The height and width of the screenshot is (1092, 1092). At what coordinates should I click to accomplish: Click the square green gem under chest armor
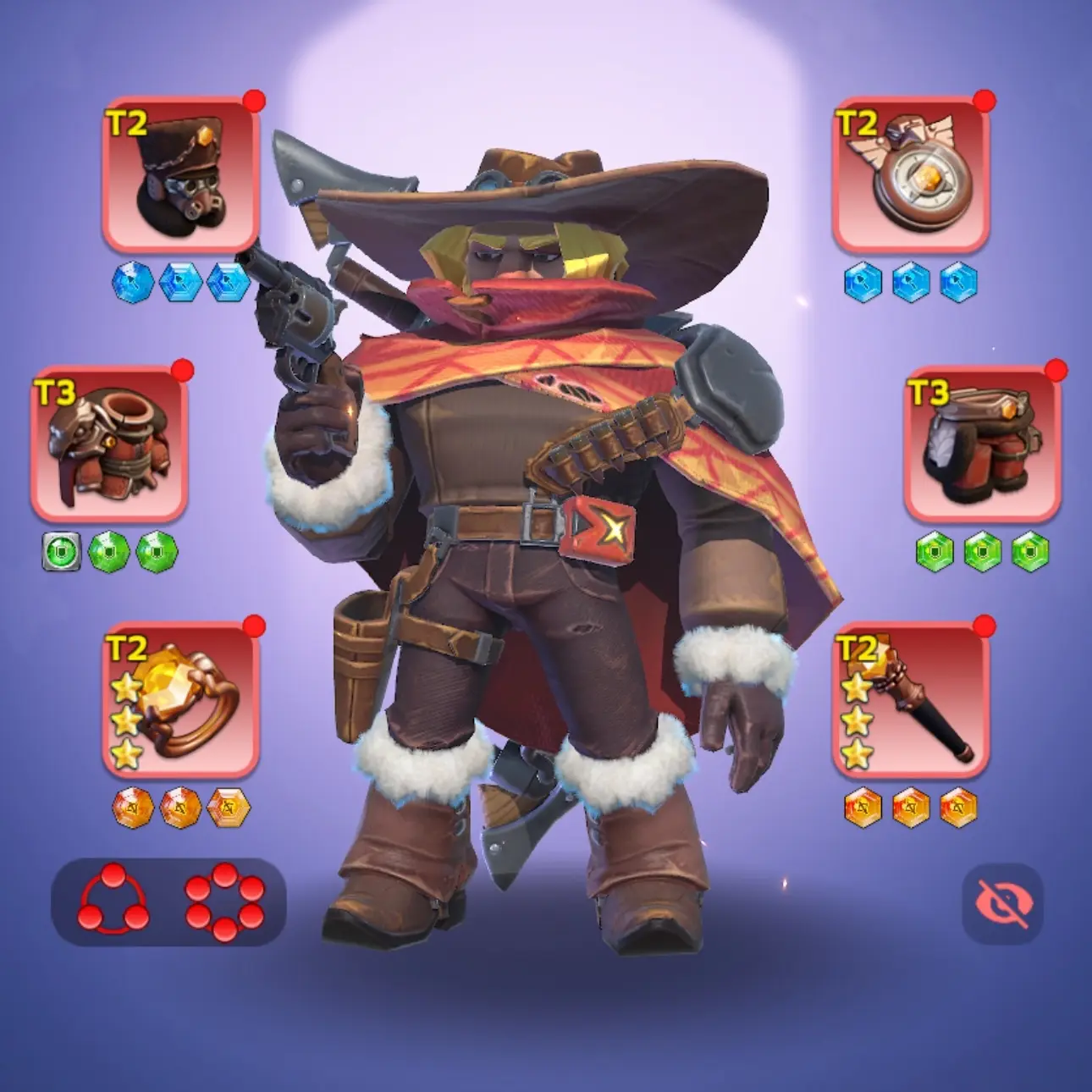62,552
